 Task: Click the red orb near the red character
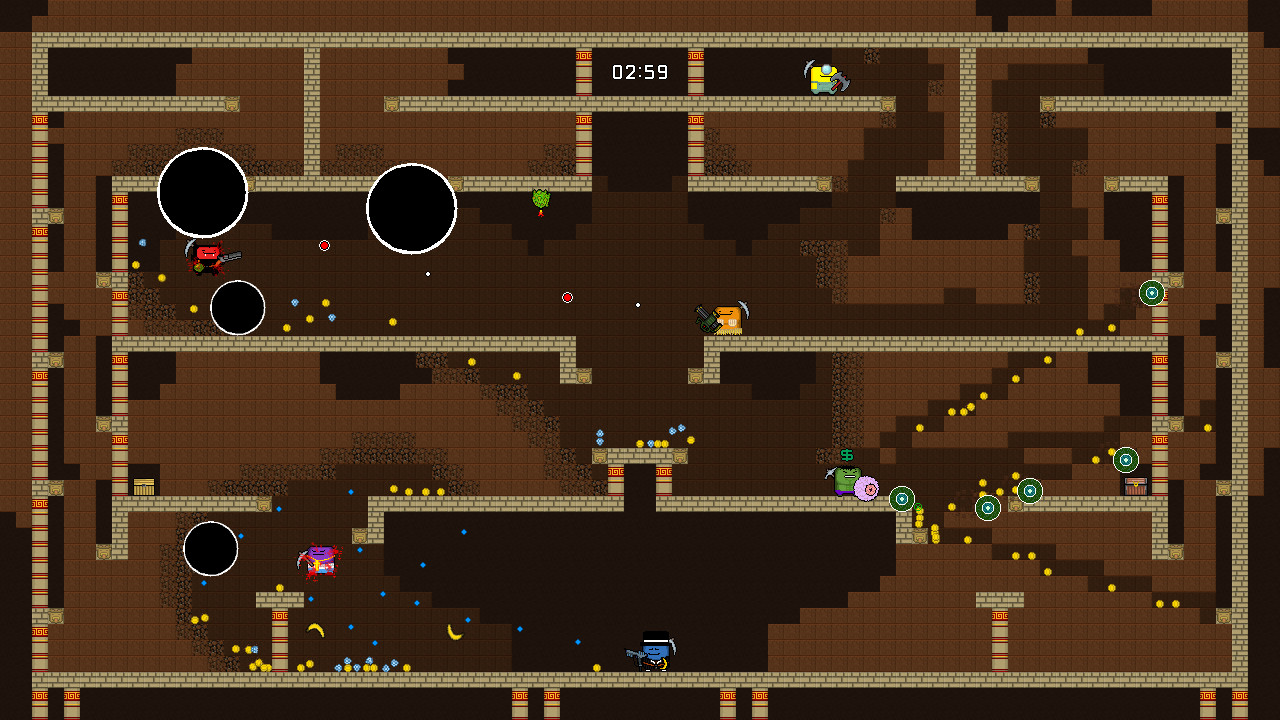tap(323, 244)
